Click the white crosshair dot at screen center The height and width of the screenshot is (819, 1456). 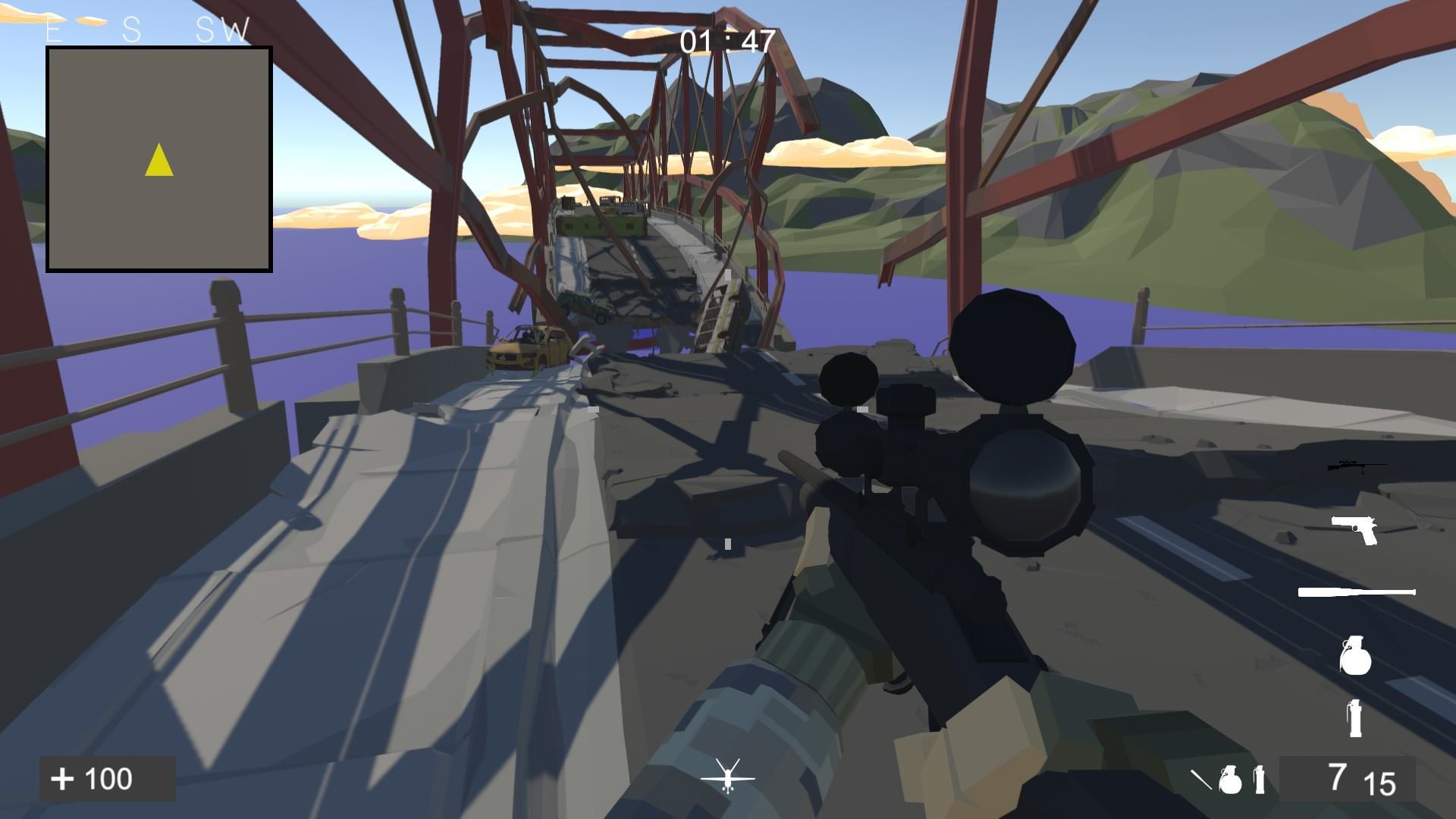pos(727,542)
